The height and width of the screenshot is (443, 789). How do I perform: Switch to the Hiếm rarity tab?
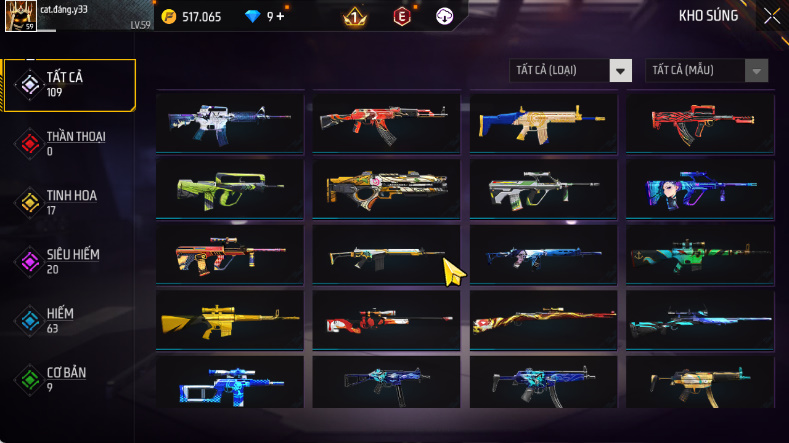tap(70, 320)
